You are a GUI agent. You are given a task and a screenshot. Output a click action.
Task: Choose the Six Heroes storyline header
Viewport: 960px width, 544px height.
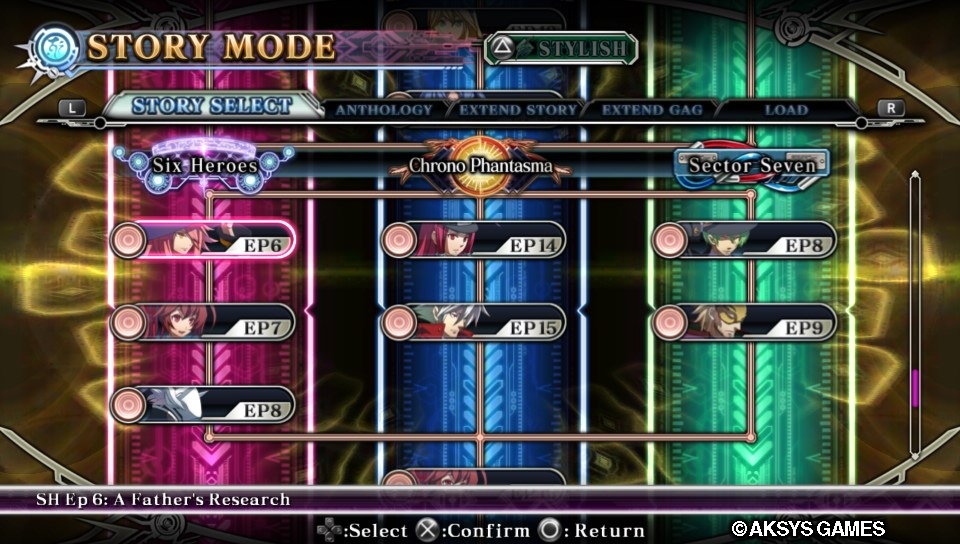(x=204, y=165)
